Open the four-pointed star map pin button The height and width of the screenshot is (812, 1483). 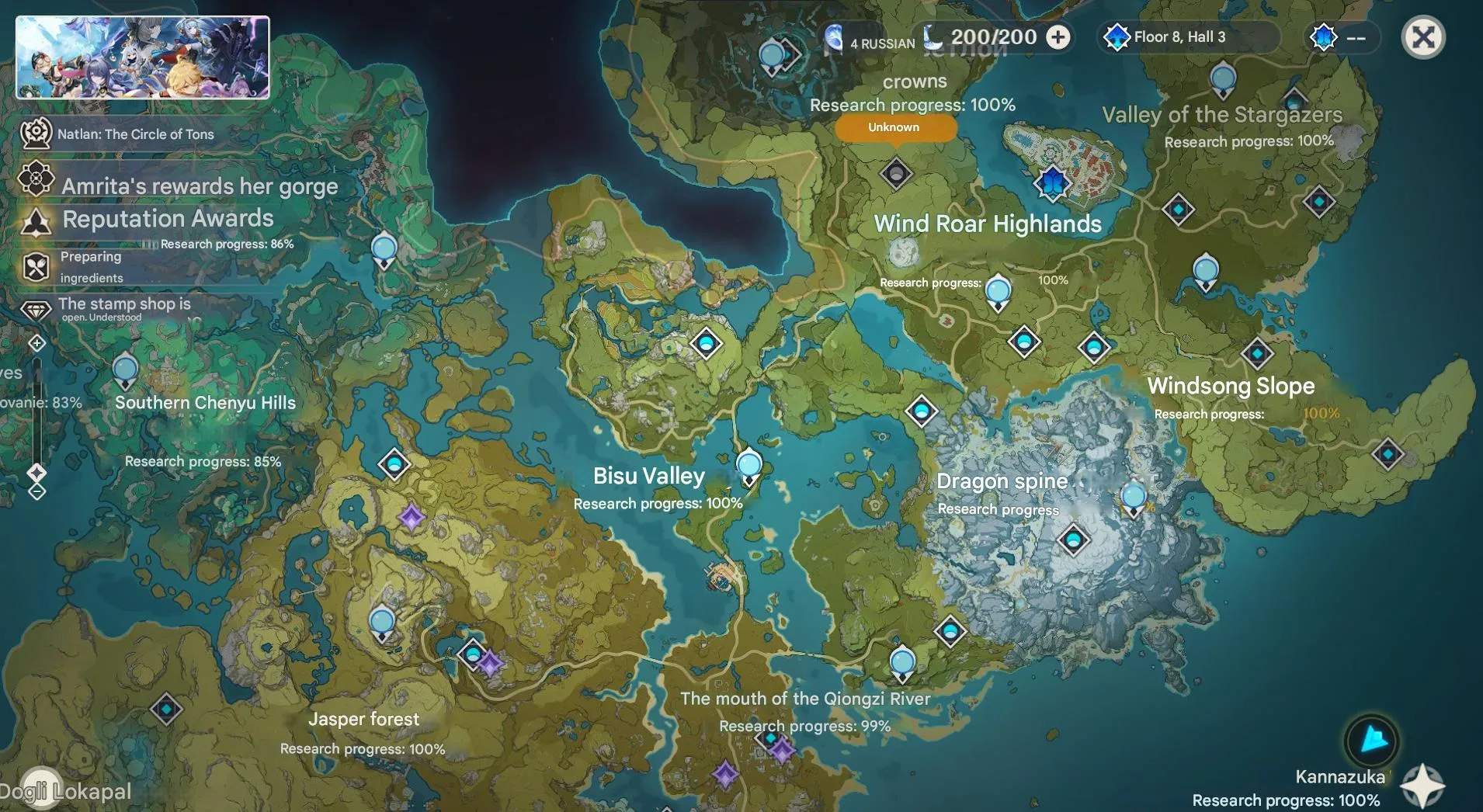click(1423, 786)
